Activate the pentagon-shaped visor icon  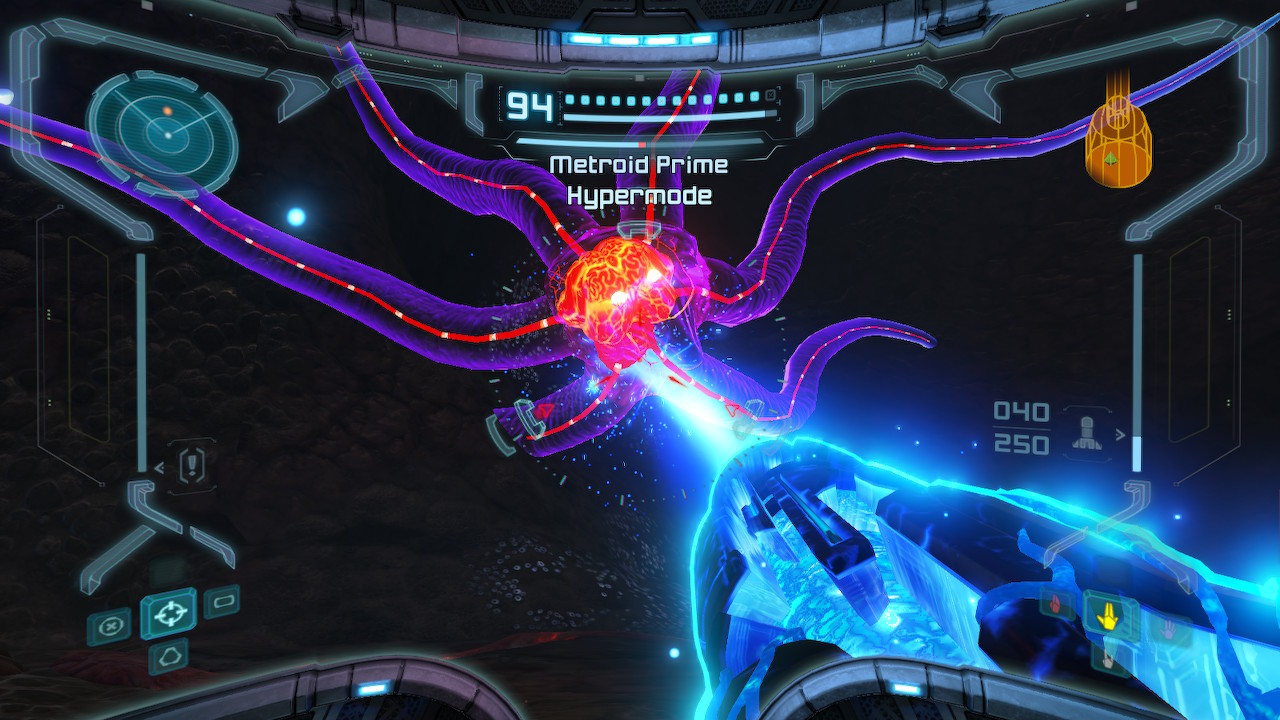click(168, 657)
